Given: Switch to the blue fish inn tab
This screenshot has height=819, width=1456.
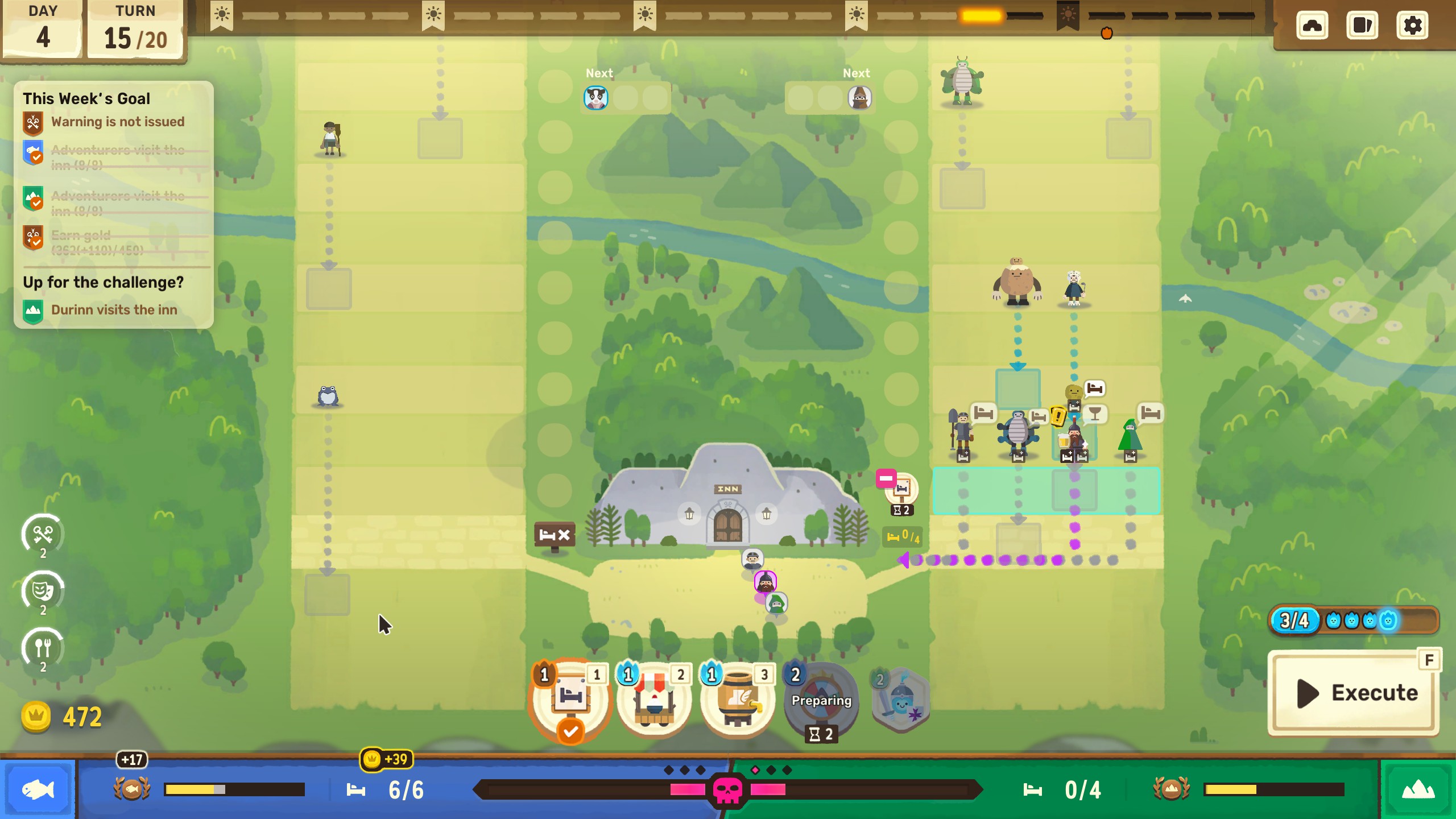Looking at the screenshot, I should pyautogui.click(x=38, y=789).
